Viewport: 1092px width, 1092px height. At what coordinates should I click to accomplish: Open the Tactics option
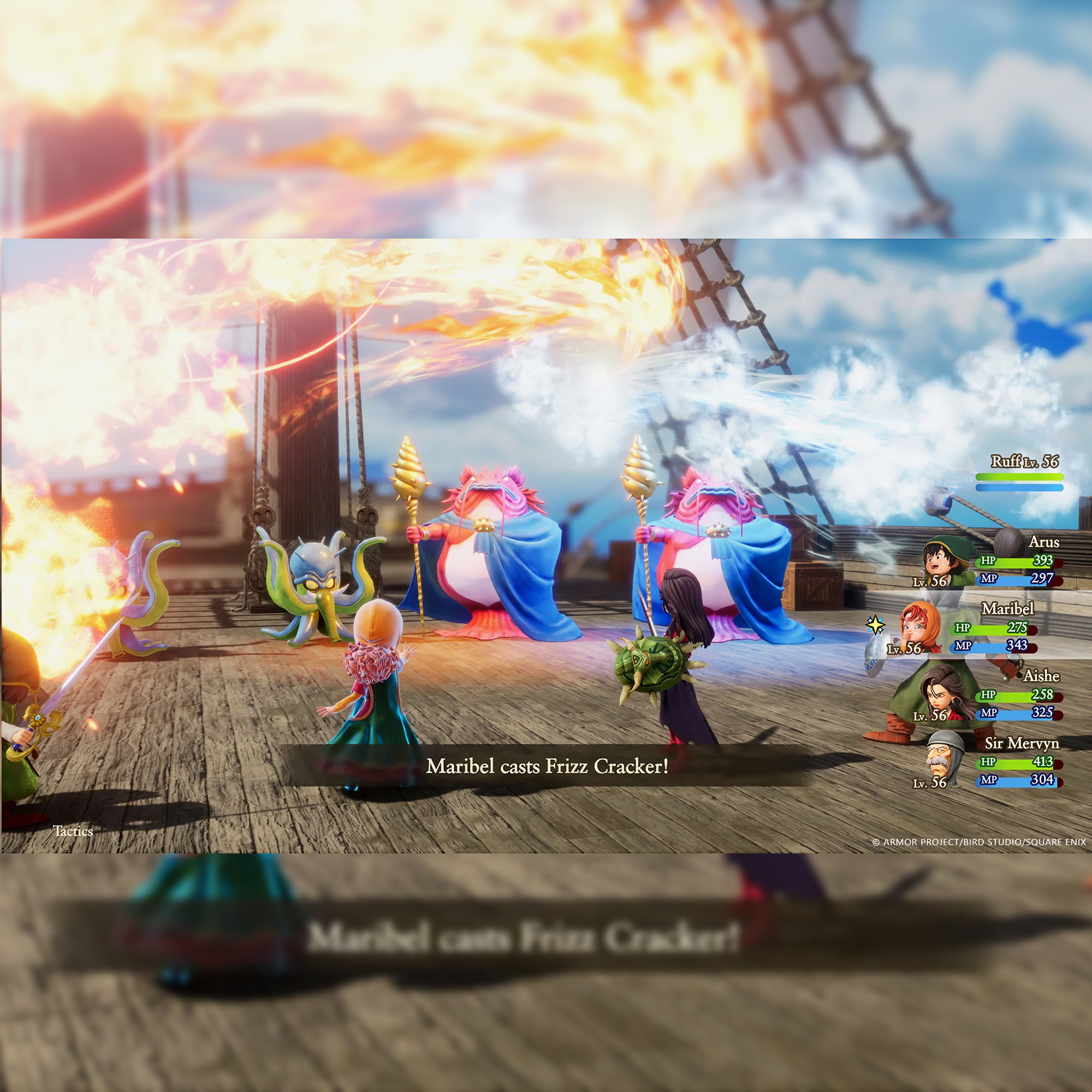tap(73, 831)
